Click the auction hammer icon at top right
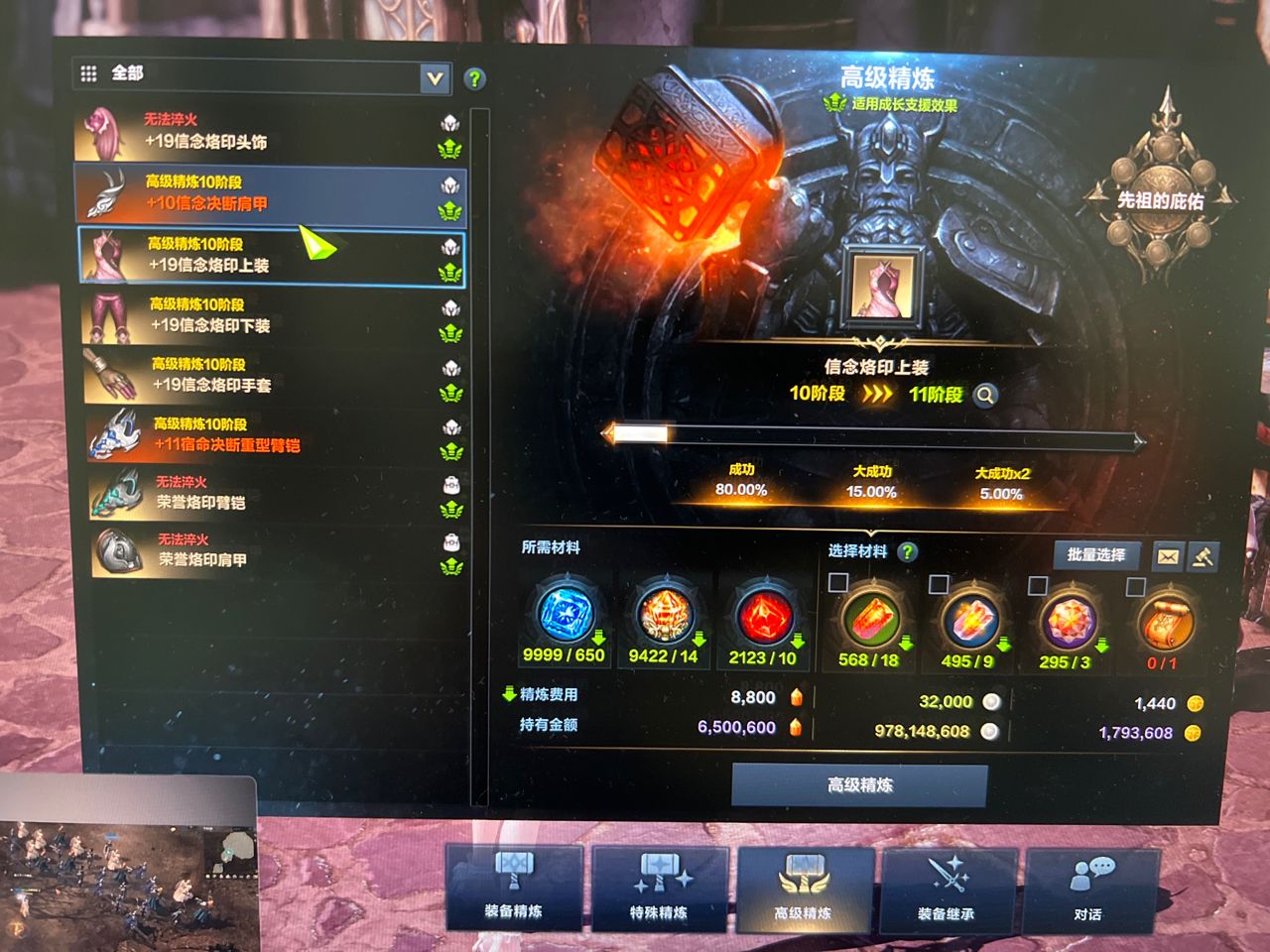The height and width of the screenshot is (952, 1270). (x=1202, y=558)
